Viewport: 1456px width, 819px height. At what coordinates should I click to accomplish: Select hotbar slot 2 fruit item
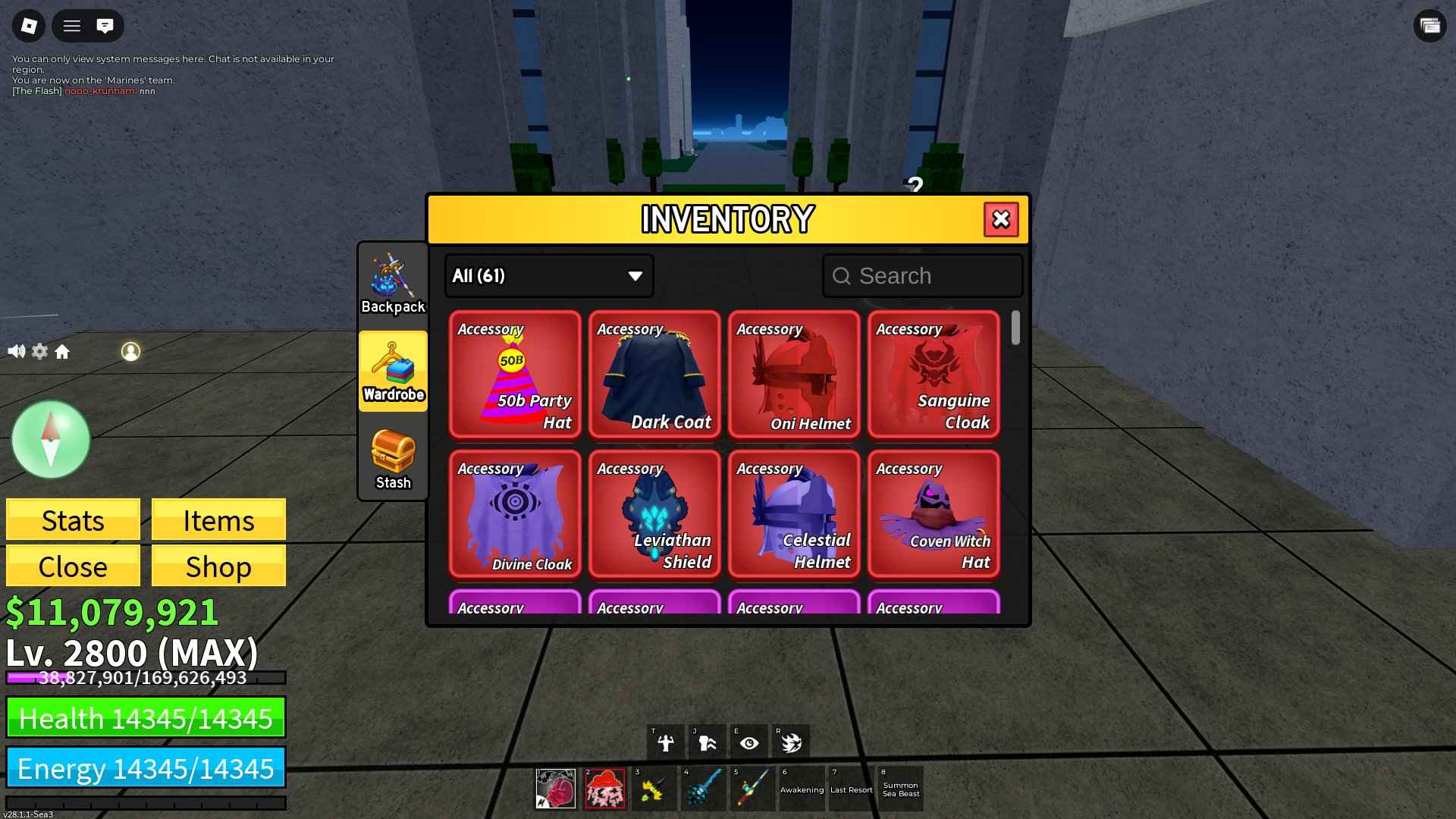(x=605, y=789)
